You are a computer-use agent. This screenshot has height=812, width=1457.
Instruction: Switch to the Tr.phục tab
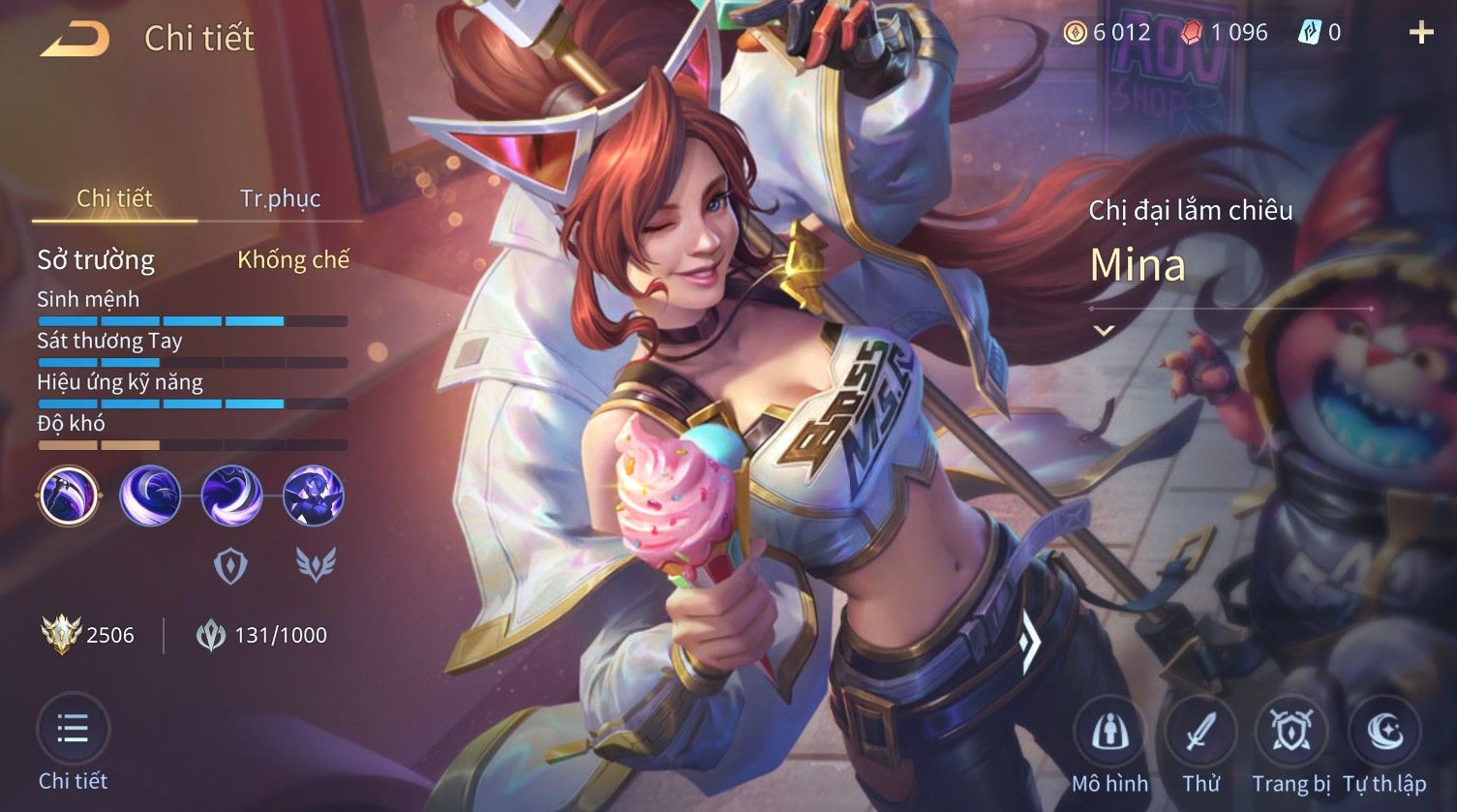[x=280, y=198]
